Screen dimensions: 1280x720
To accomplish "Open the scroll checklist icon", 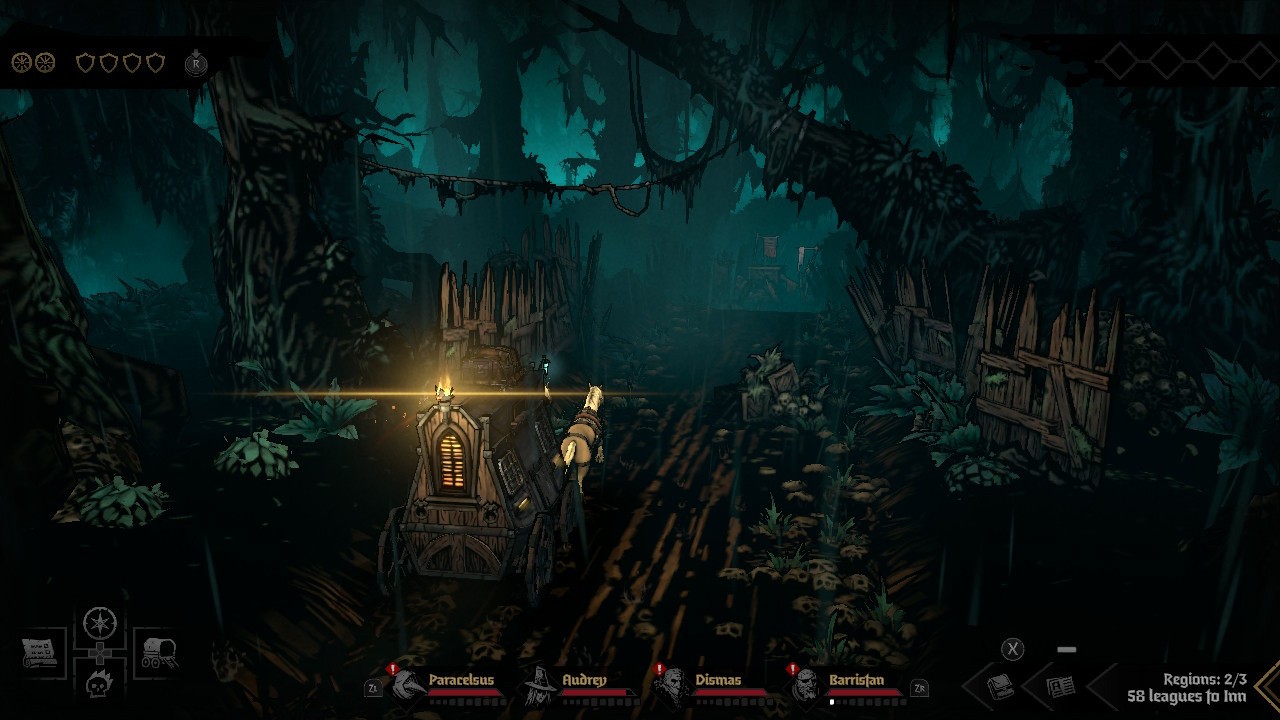I will tap(40, 653).
